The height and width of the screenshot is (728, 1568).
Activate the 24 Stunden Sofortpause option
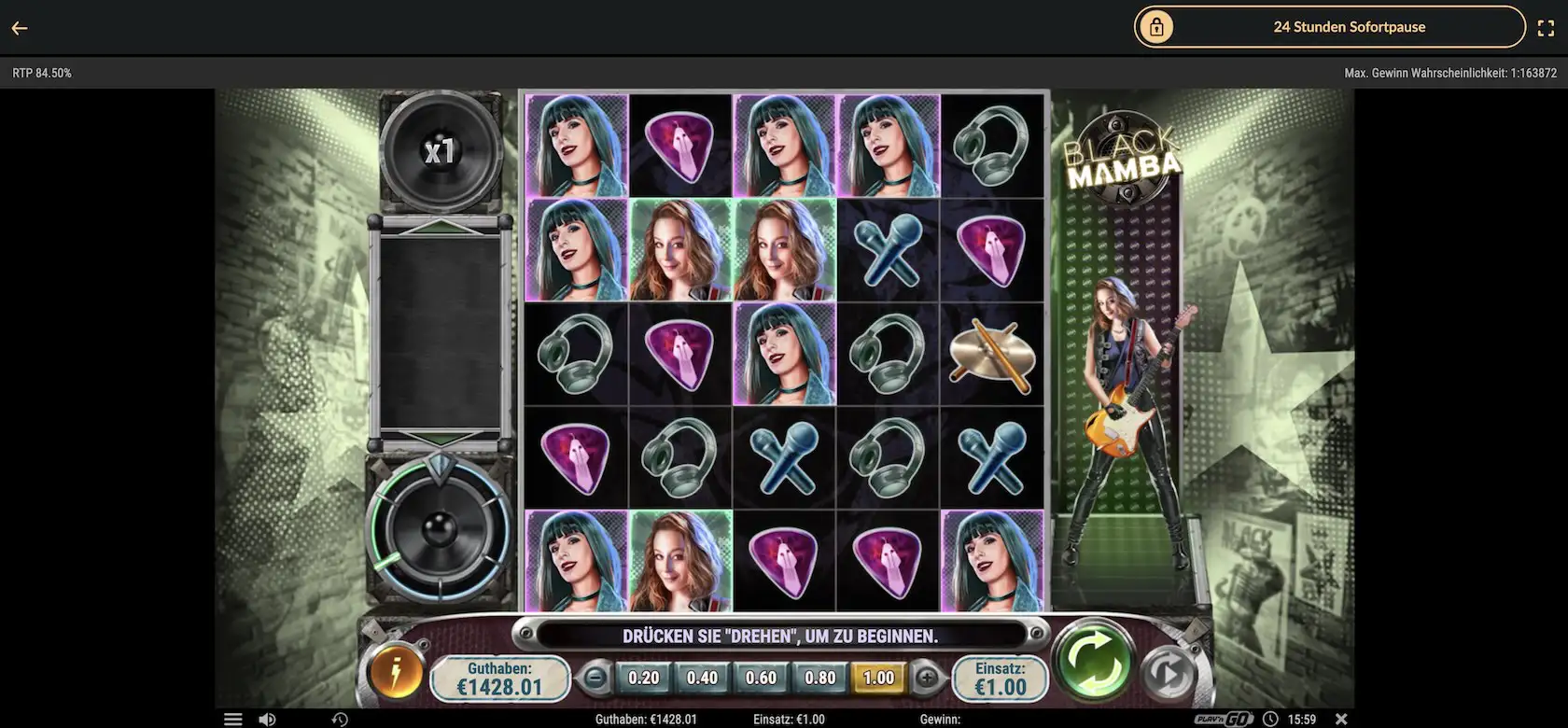point(1350,26)
